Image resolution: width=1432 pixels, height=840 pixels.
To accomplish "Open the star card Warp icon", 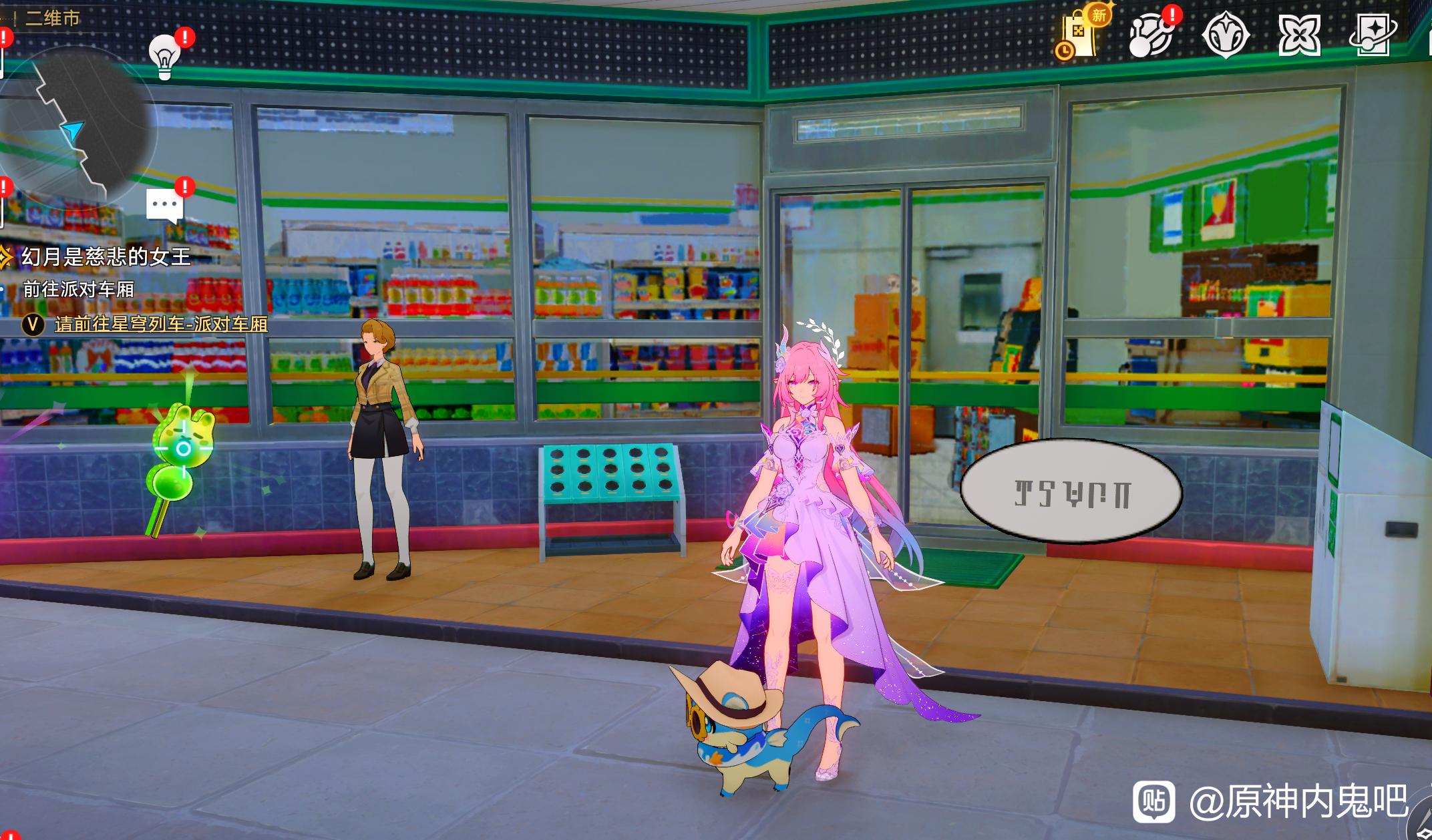I will pyautogui.click(x=1372, y=35).
